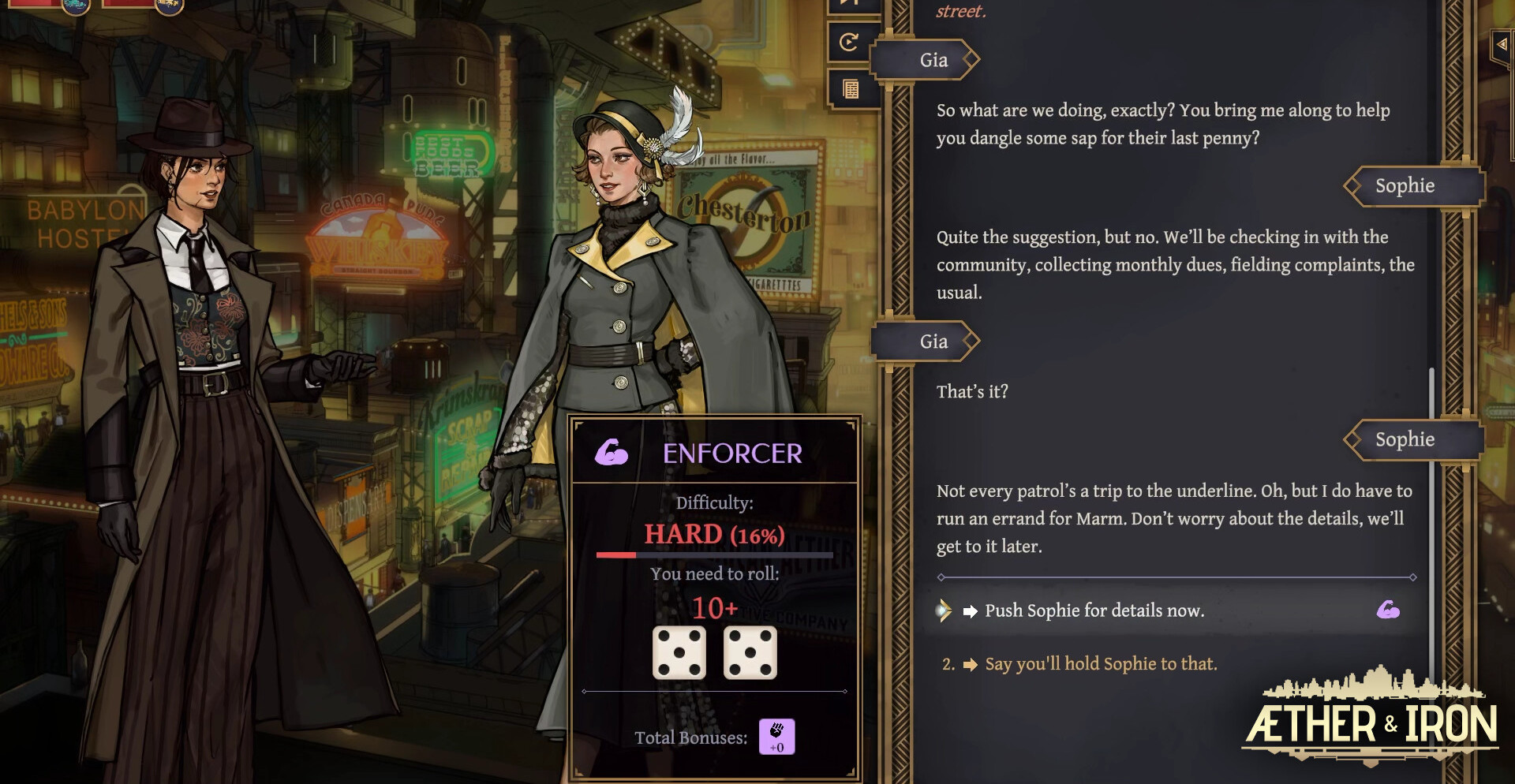
Task: Select the teal party portrait badge
Action: pos(76,6)
